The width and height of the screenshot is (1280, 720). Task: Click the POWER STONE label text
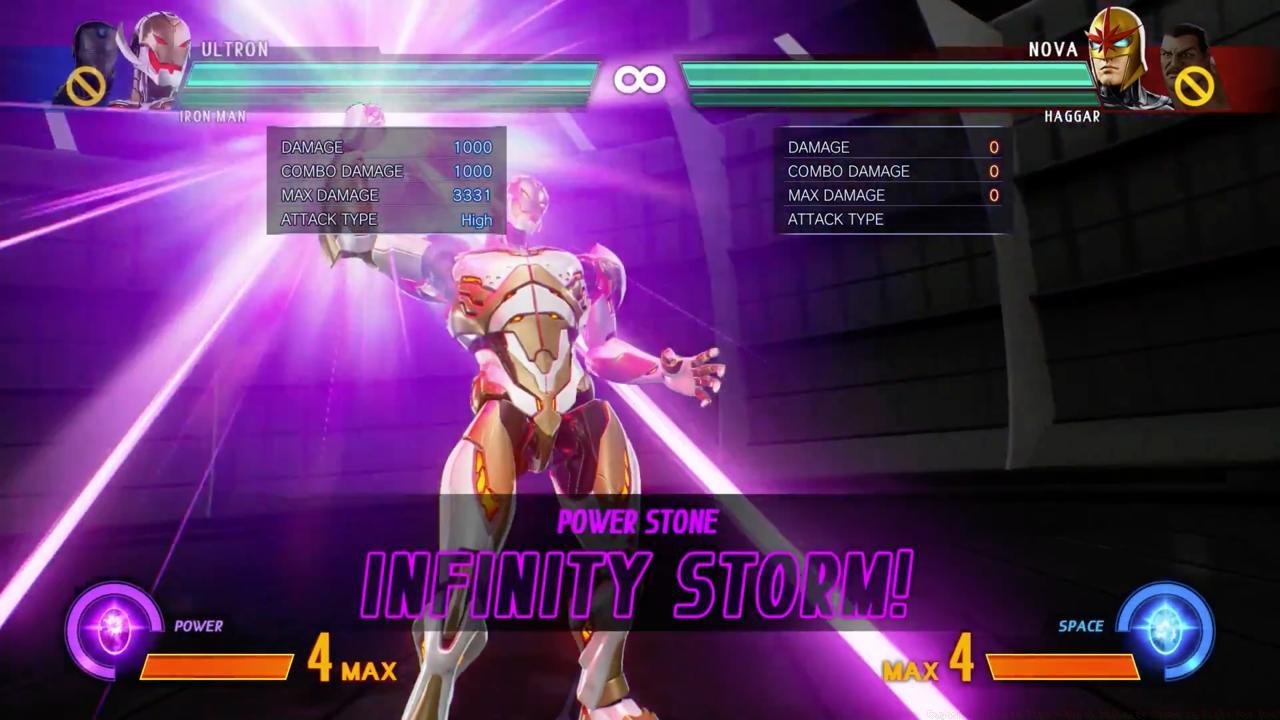click(x=640, y=521)
